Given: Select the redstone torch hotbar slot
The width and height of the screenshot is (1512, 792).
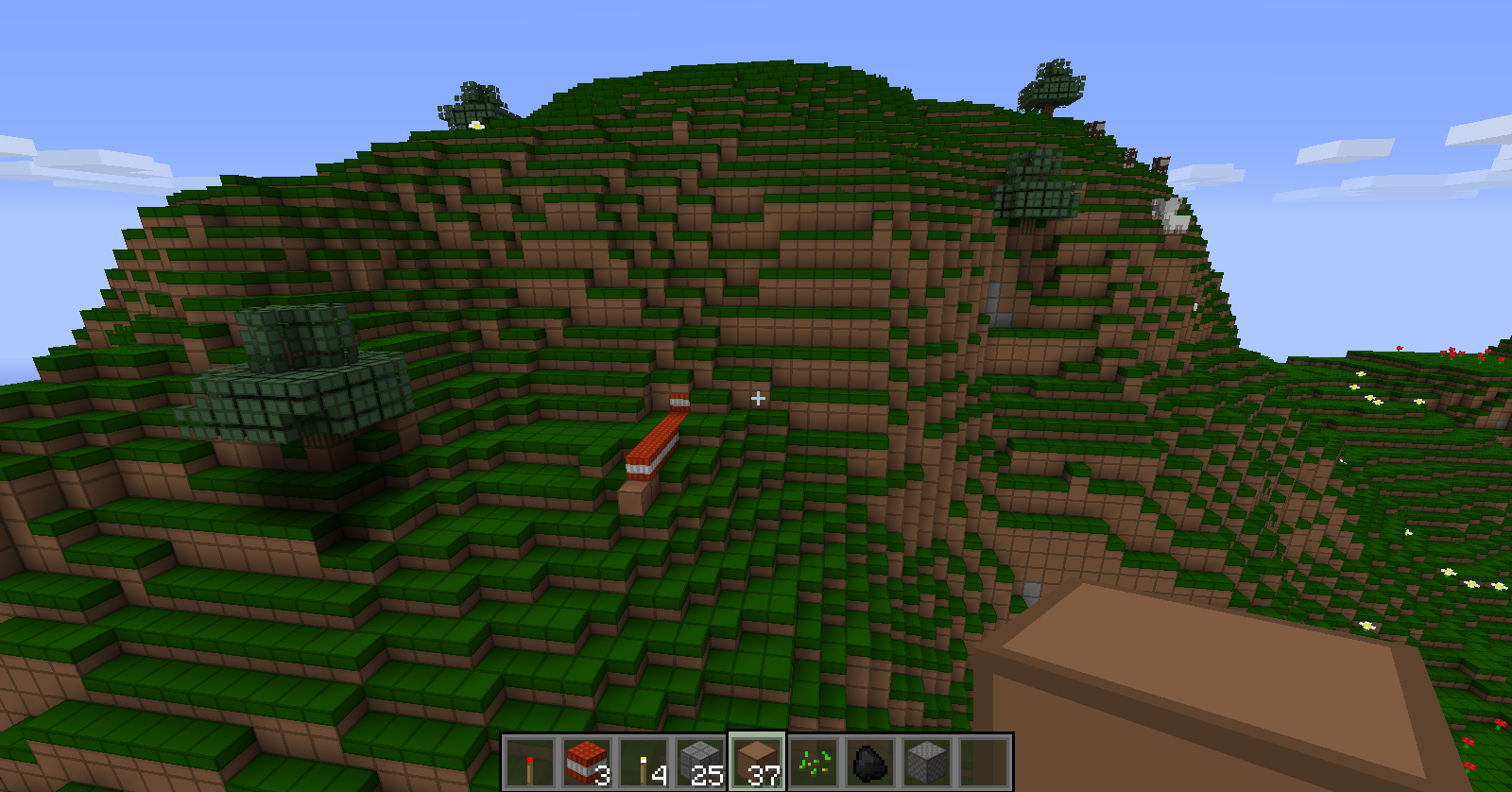Looking at the screenshot, I should point(529,763).
